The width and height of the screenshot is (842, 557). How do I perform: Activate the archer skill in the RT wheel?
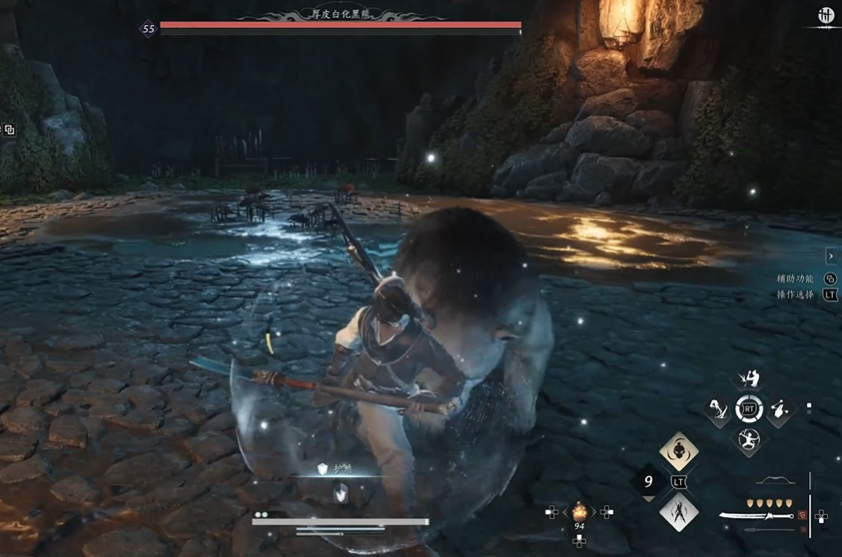(x=748, y=438)
